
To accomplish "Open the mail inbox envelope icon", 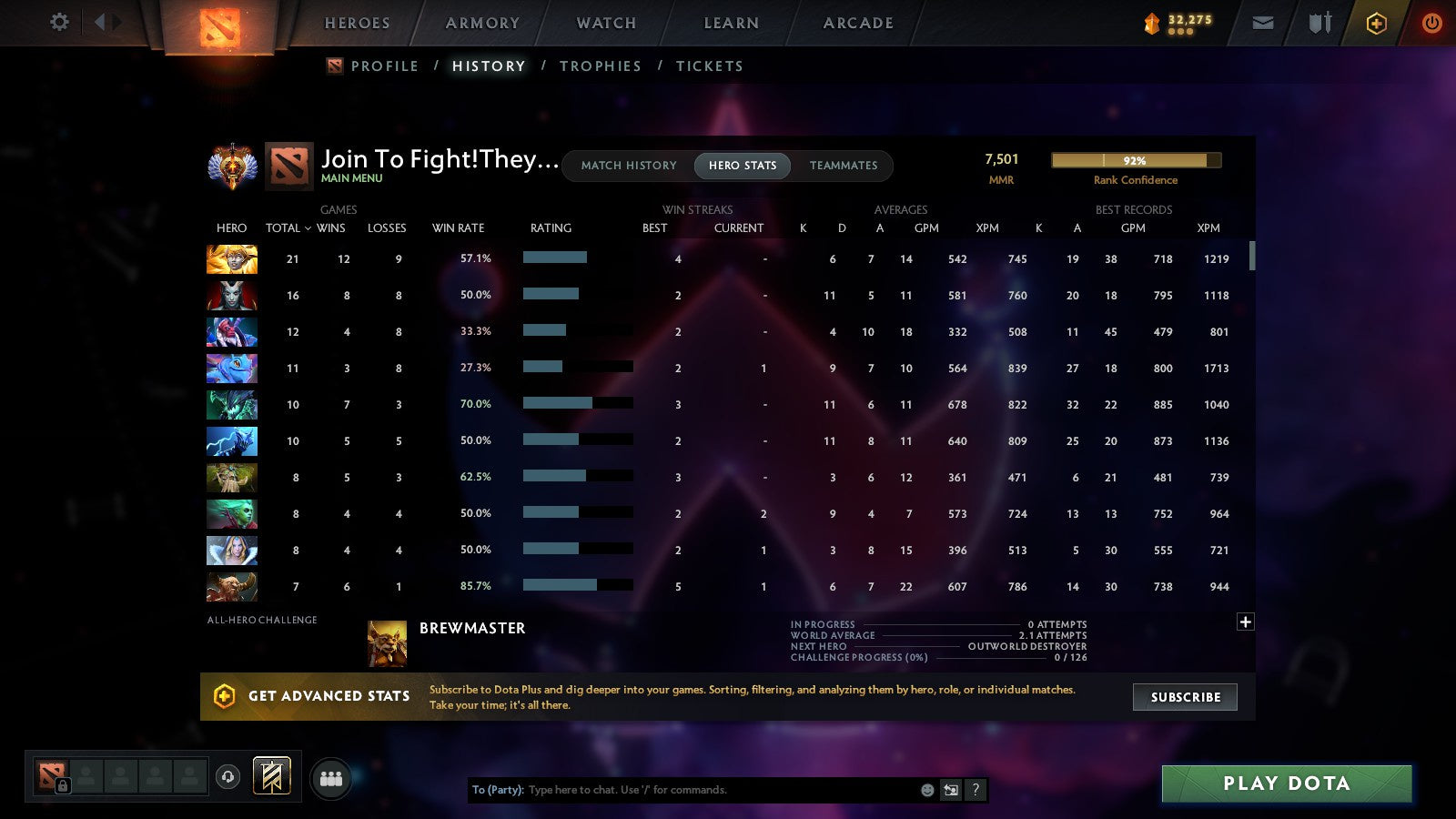I will (x=1263, y=23).
